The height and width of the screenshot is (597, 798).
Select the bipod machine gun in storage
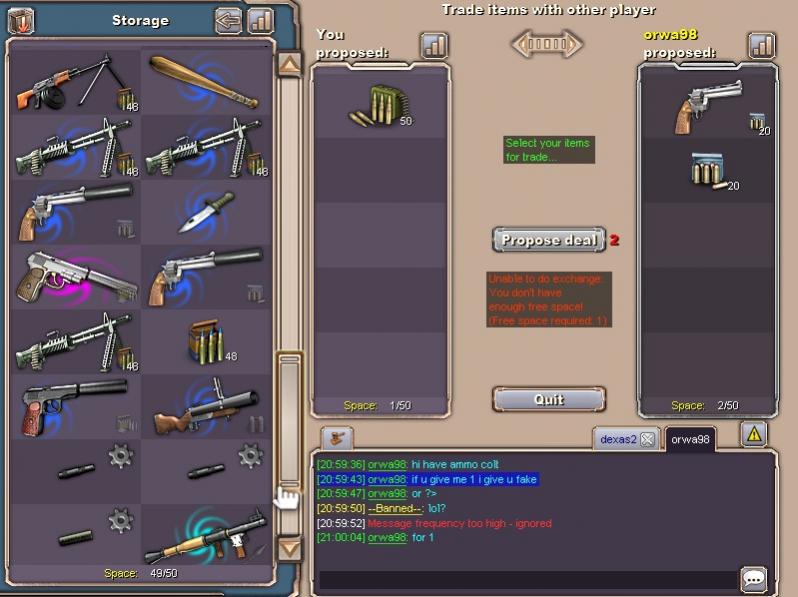tap(75, 82)
